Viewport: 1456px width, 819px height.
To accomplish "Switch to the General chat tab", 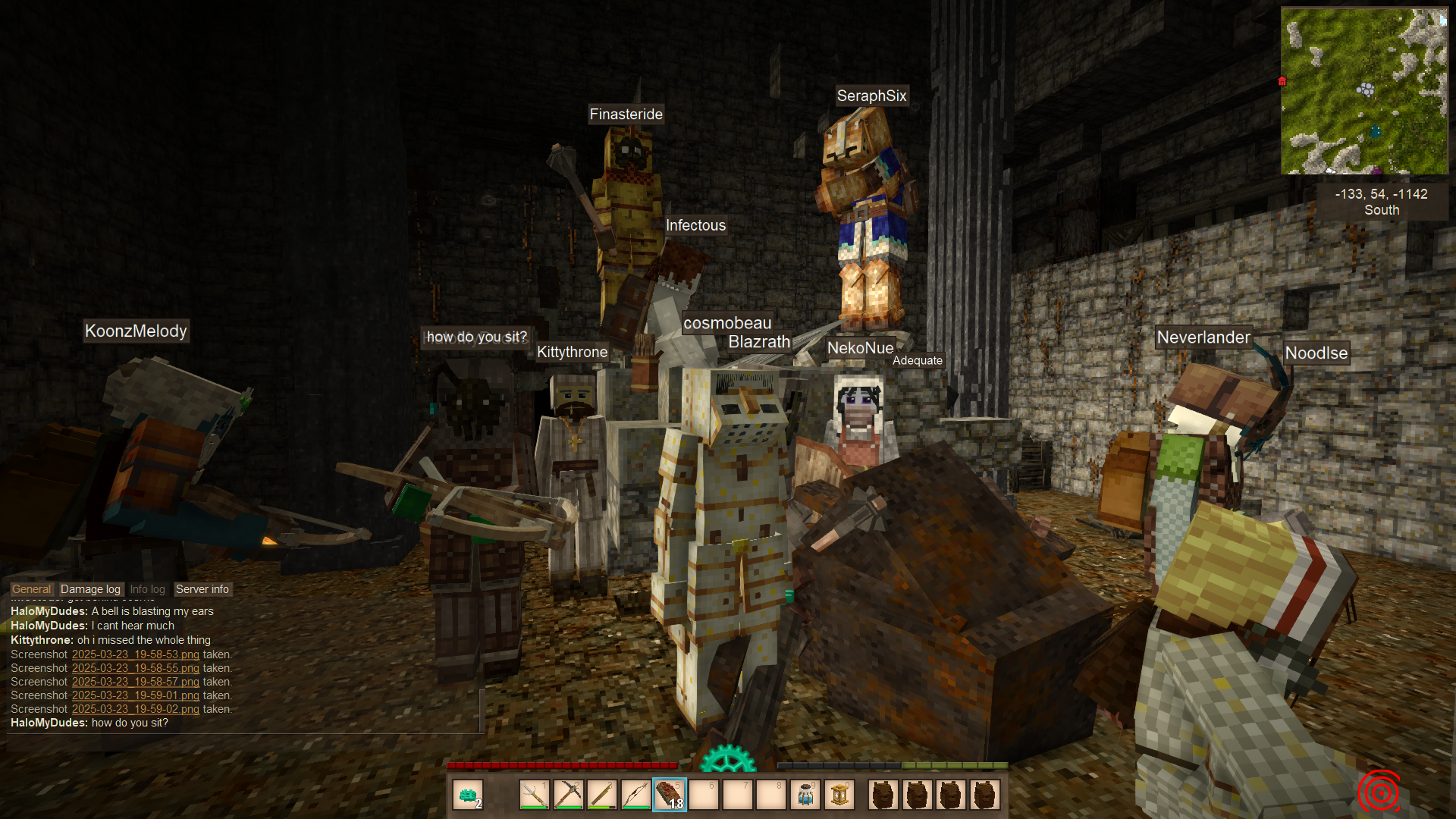I will pyautogui.click(x=32, y=589).
